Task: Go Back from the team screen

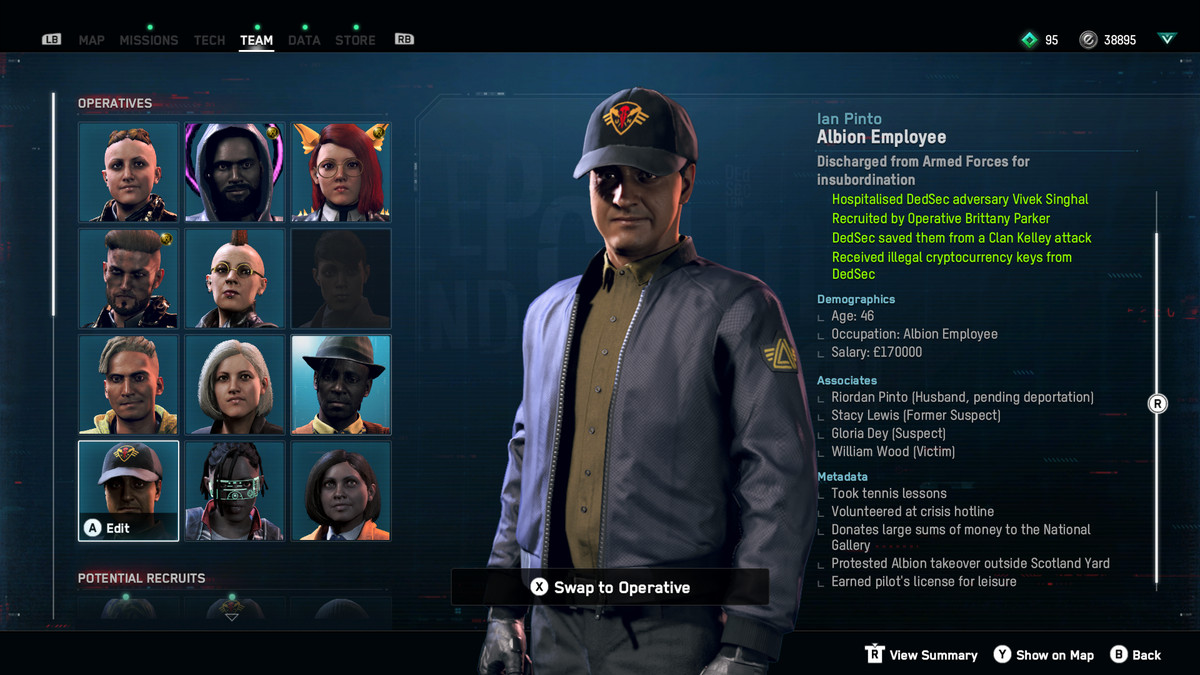Action: (1135, 655)
